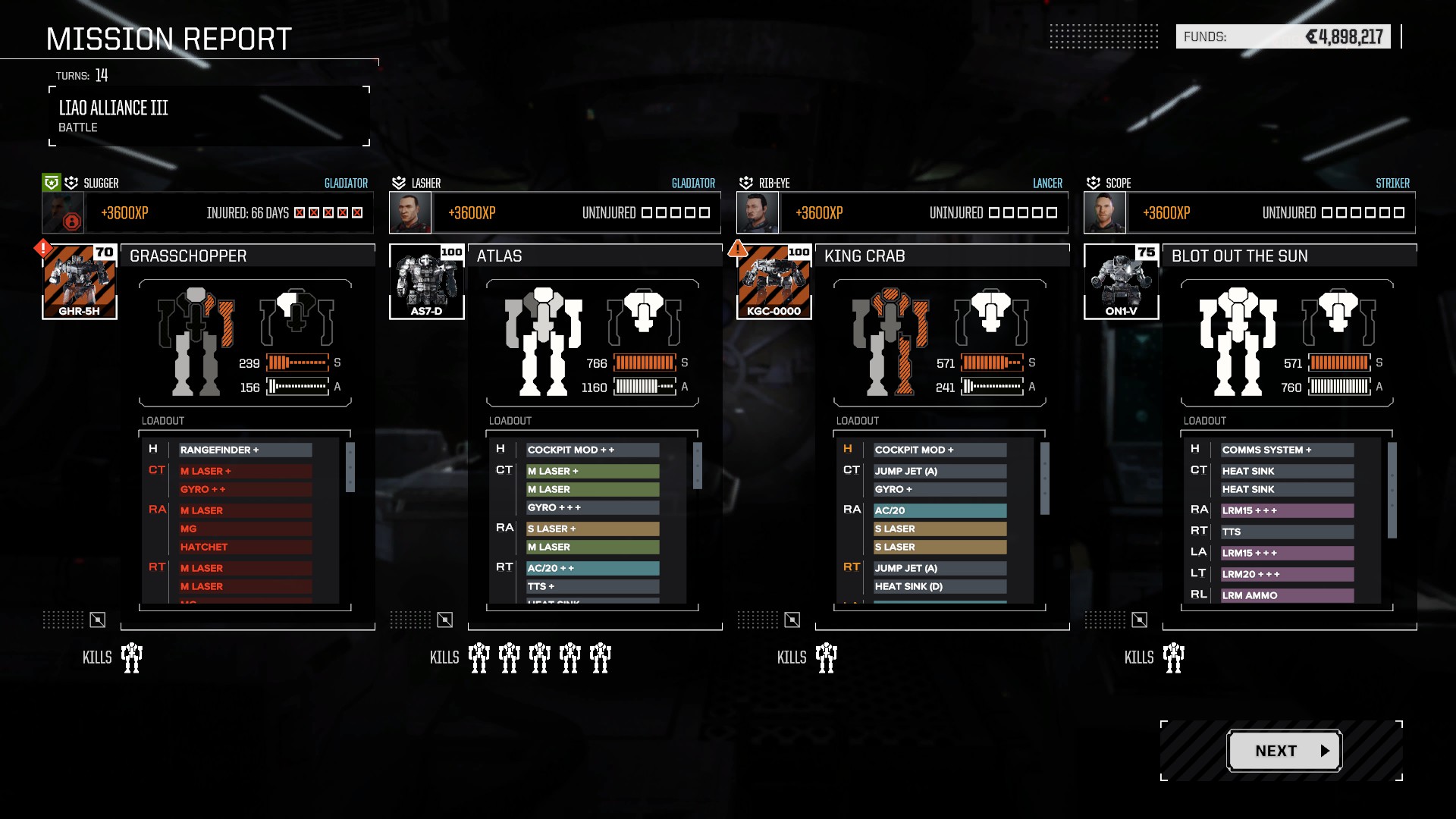Select the injury icon on Slugger's portrait
The width and height of the screenshot is (1456, 819).
71,222
